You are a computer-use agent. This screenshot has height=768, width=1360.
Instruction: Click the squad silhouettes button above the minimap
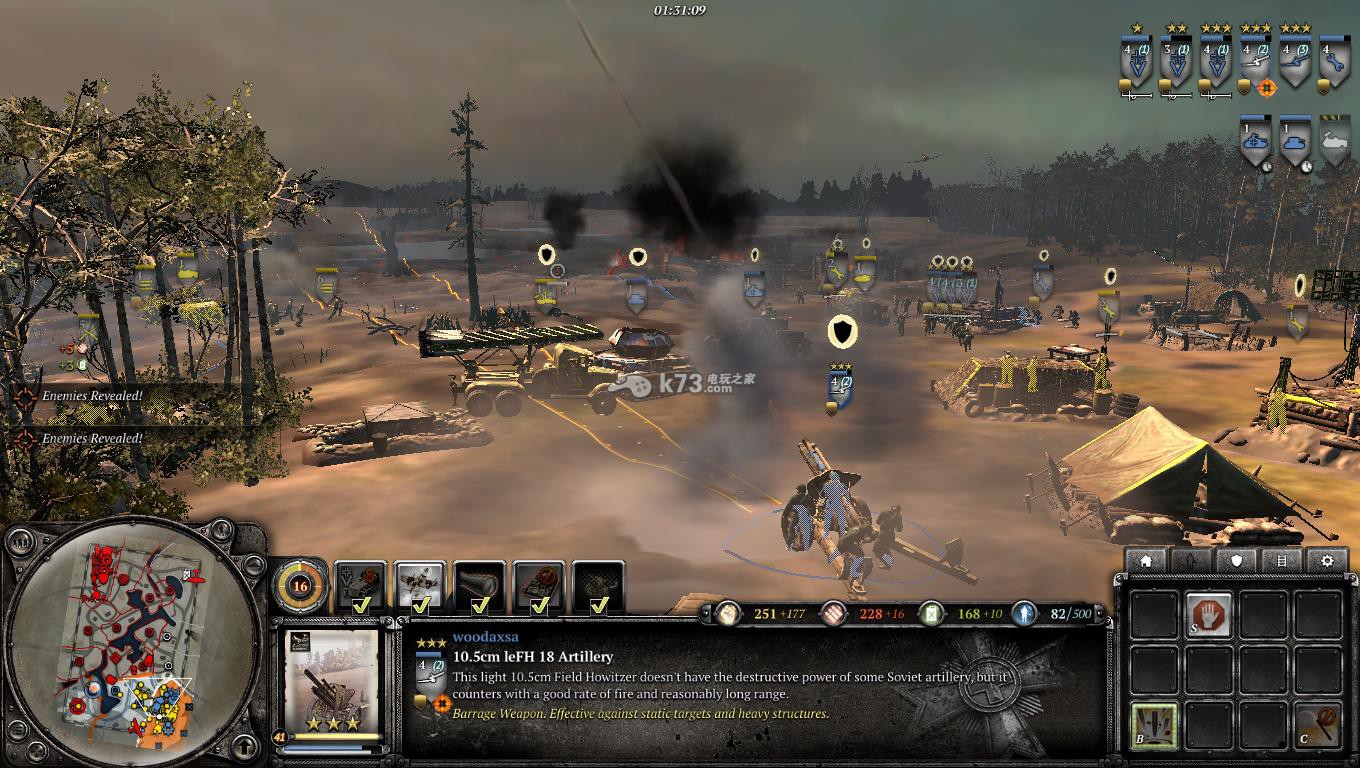coord(20,544)
